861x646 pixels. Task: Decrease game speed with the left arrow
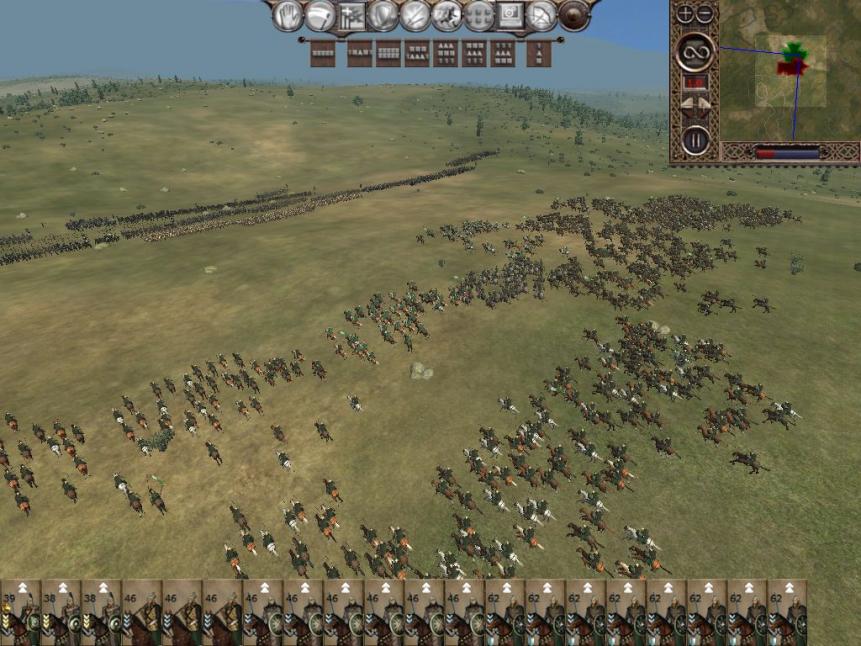[x=687, y=103]
